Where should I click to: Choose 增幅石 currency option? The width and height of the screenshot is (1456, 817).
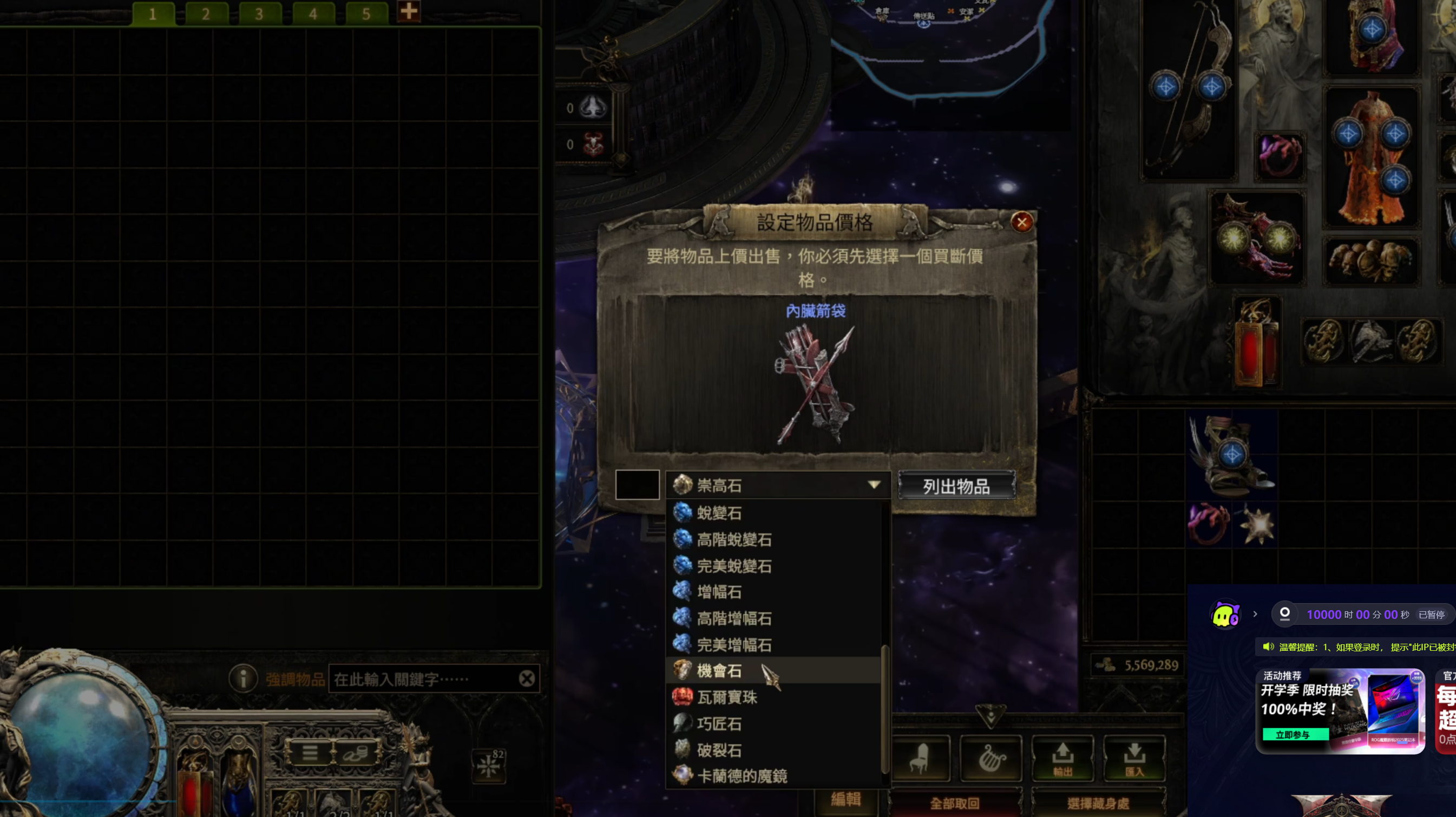click(719, 592)
